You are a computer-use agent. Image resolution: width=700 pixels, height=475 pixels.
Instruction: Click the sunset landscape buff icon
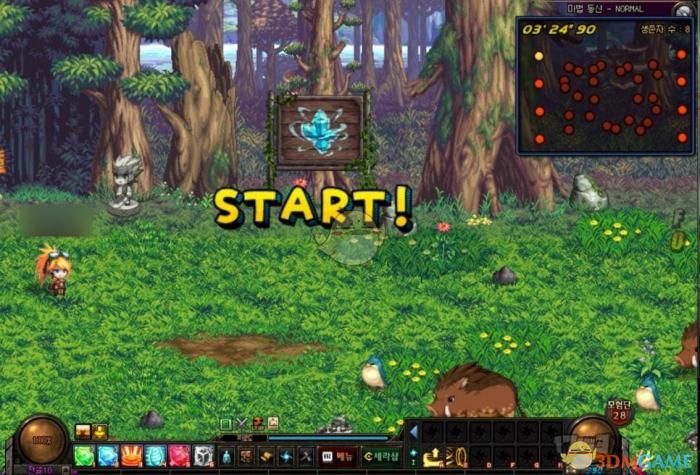(x=83, y=432)
